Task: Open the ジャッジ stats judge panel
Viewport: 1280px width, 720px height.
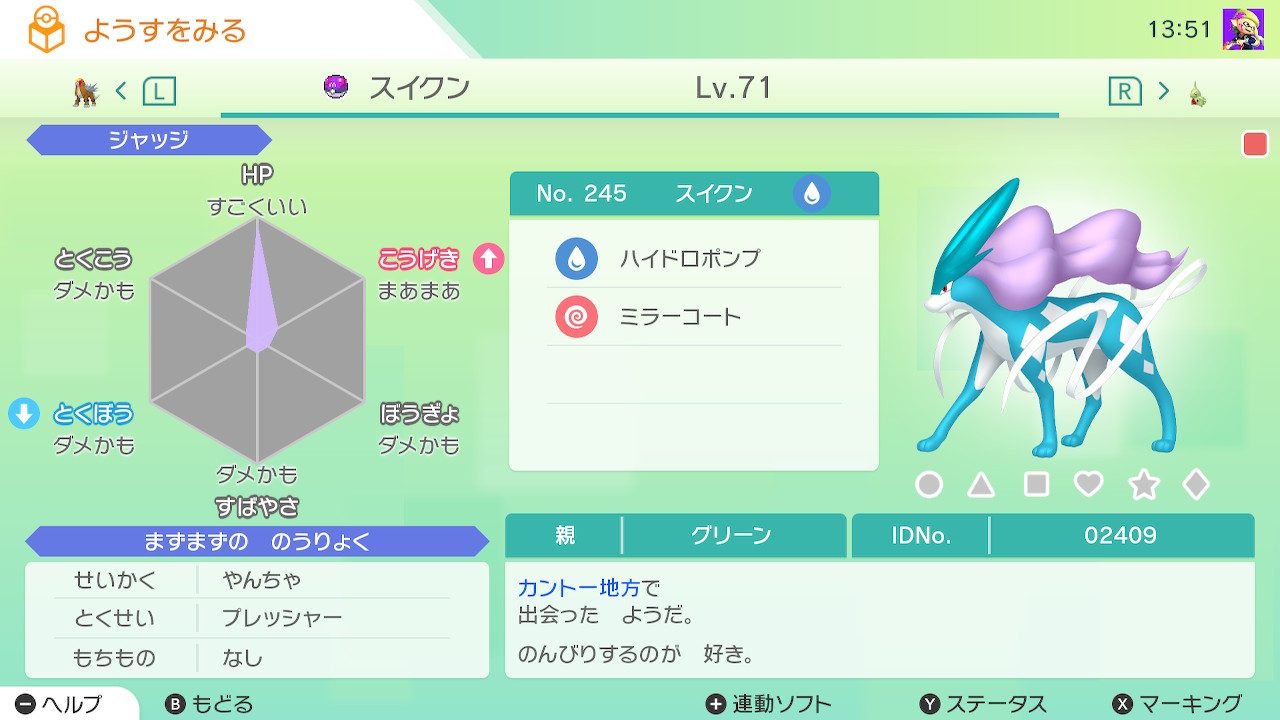Action: click(148, 140)
